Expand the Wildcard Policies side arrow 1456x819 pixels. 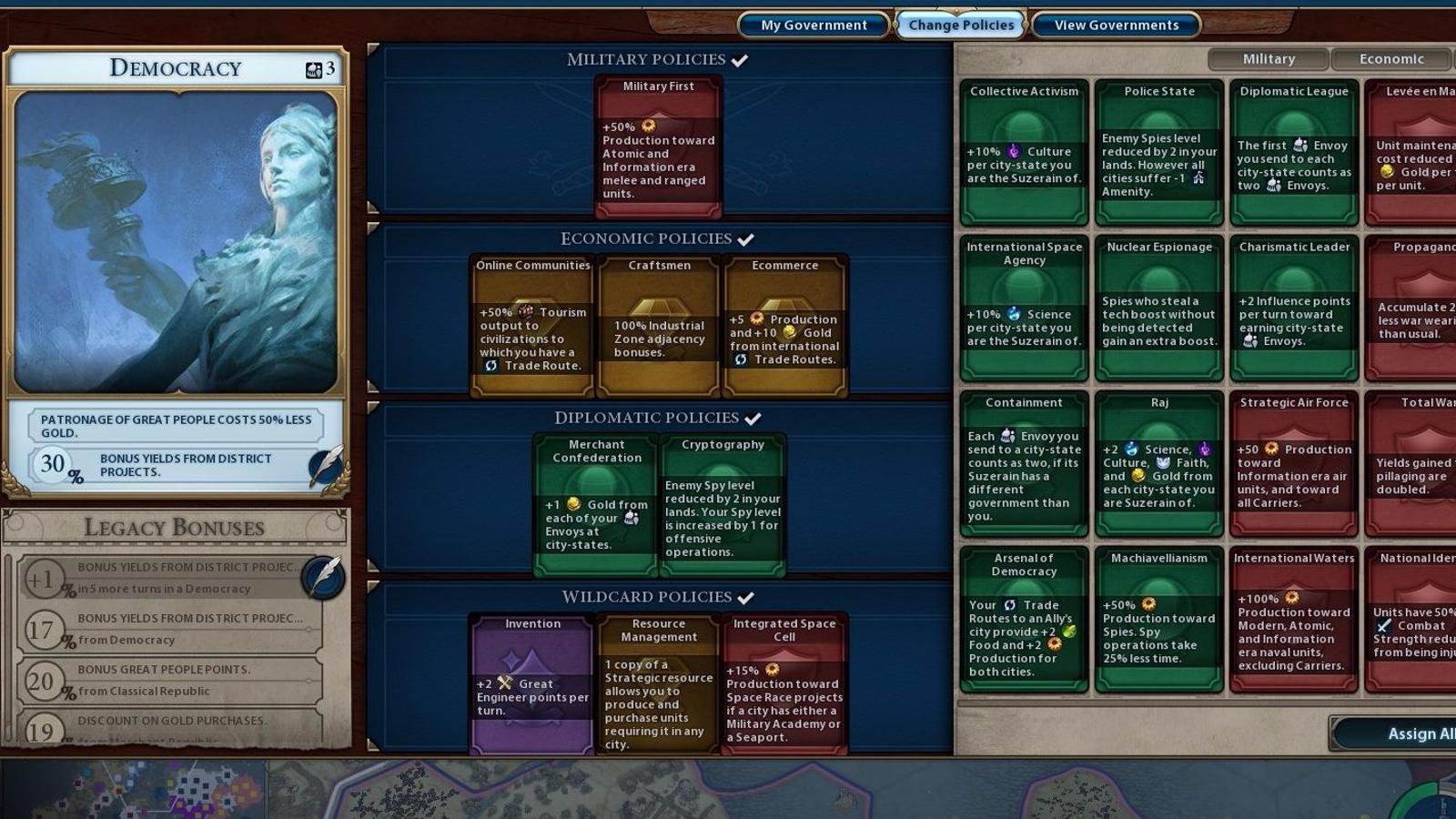[375, 744]
